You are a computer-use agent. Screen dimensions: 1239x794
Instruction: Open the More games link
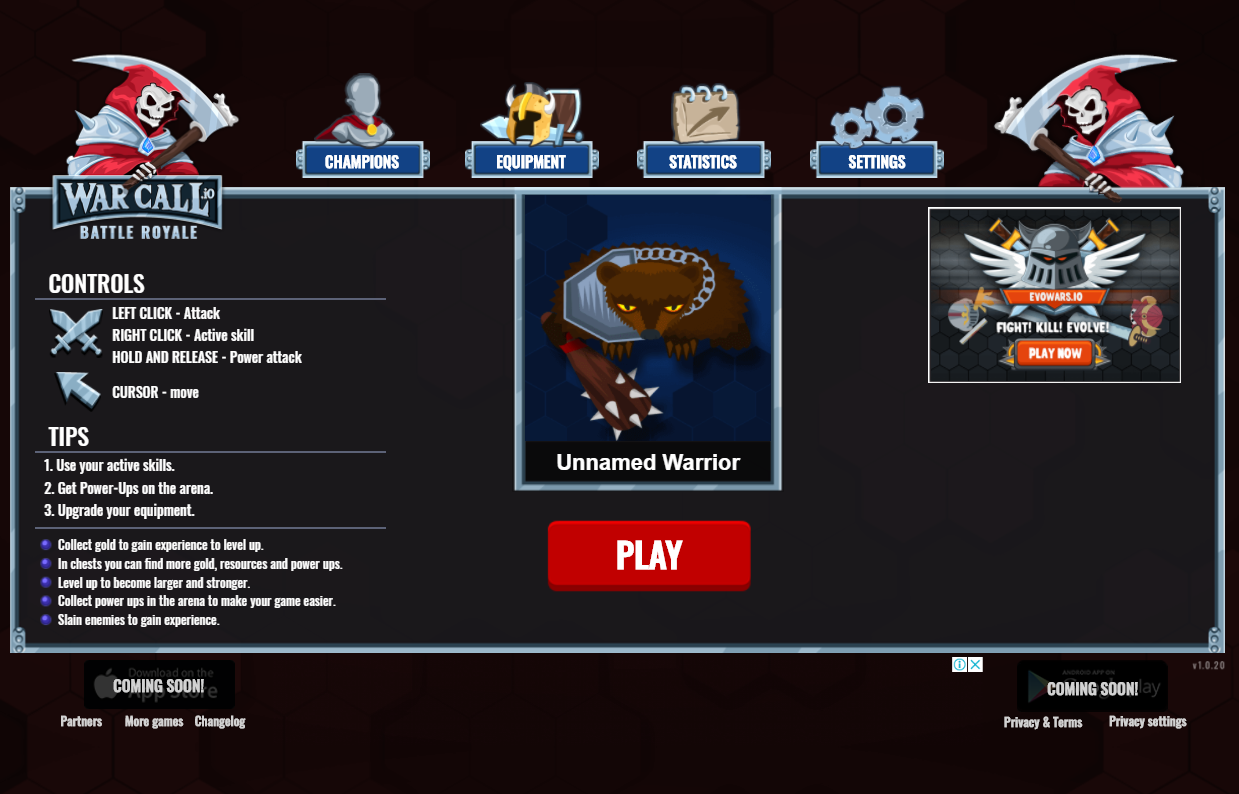[154, 721]
